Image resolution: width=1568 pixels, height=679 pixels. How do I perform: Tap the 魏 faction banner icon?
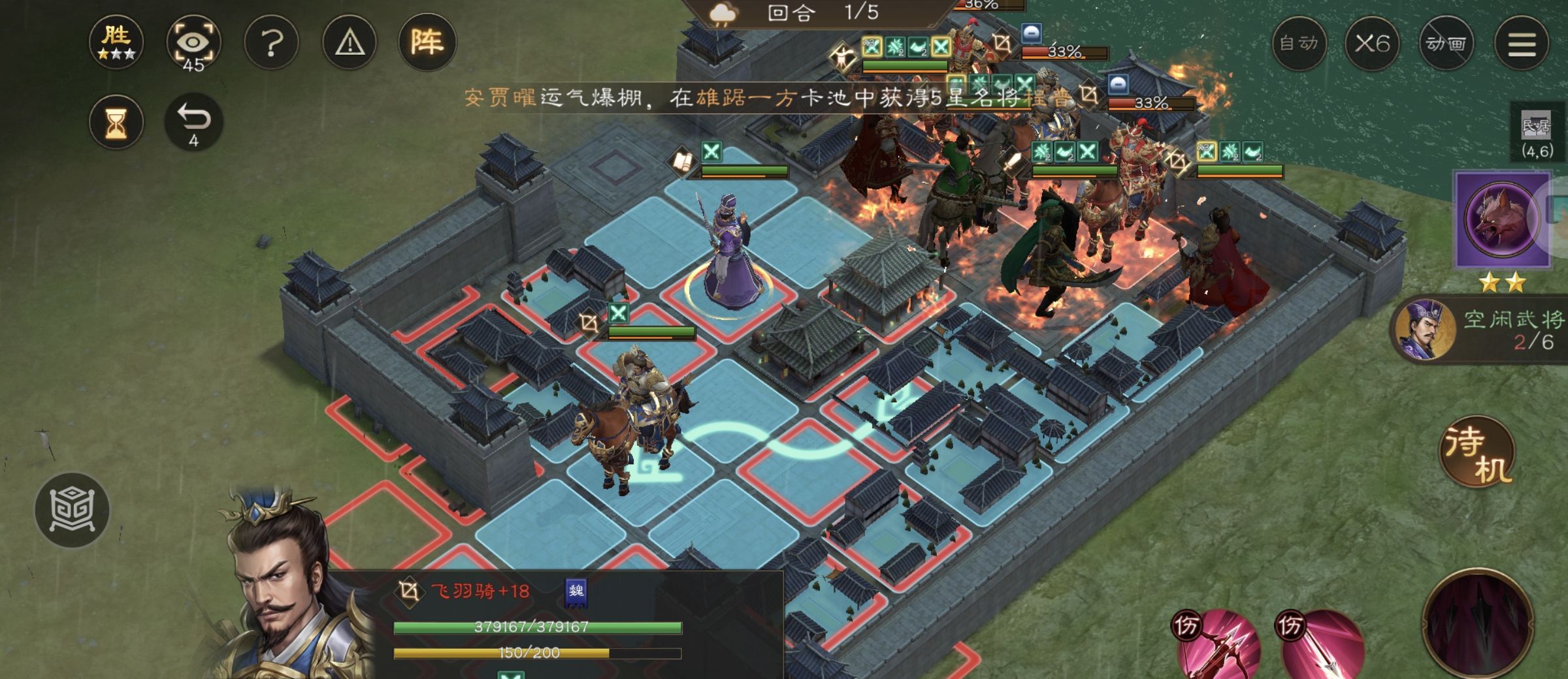[576, 592]
